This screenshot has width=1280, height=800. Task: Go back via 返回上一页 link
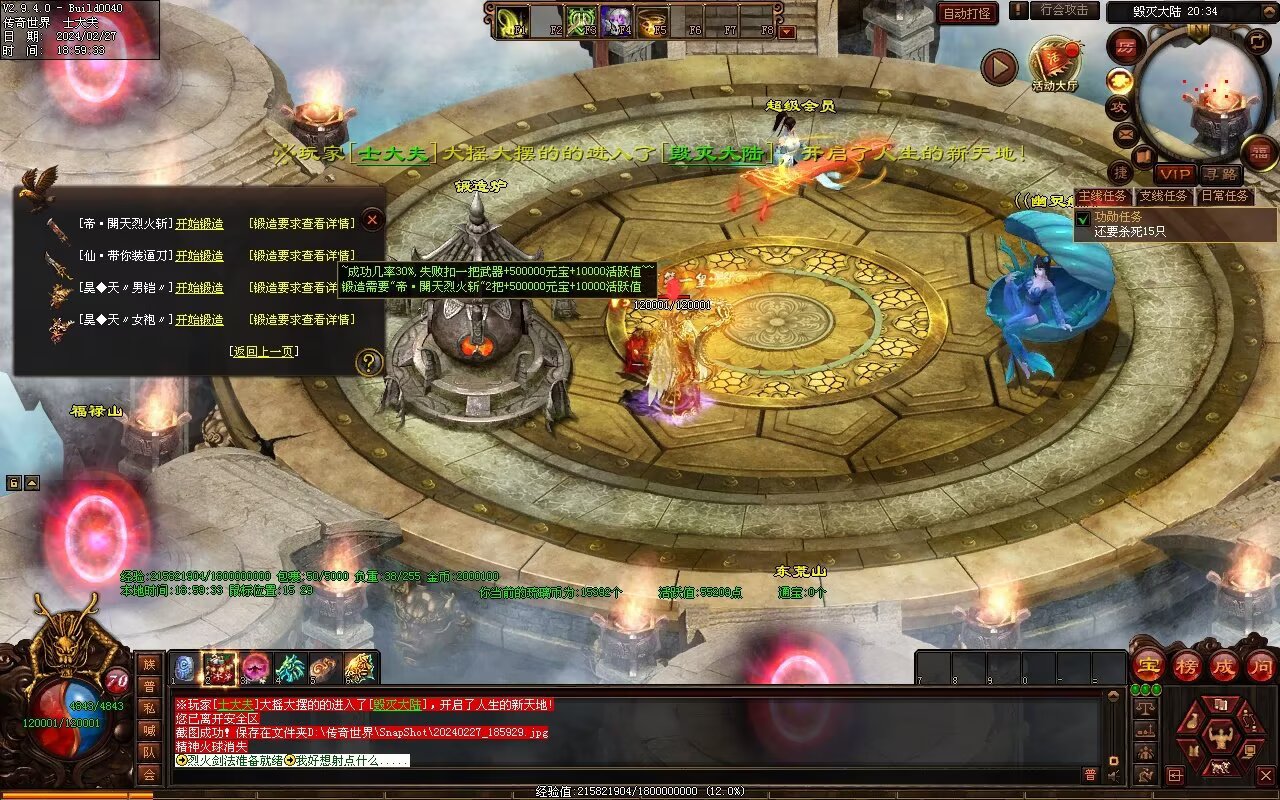point(264,351)
